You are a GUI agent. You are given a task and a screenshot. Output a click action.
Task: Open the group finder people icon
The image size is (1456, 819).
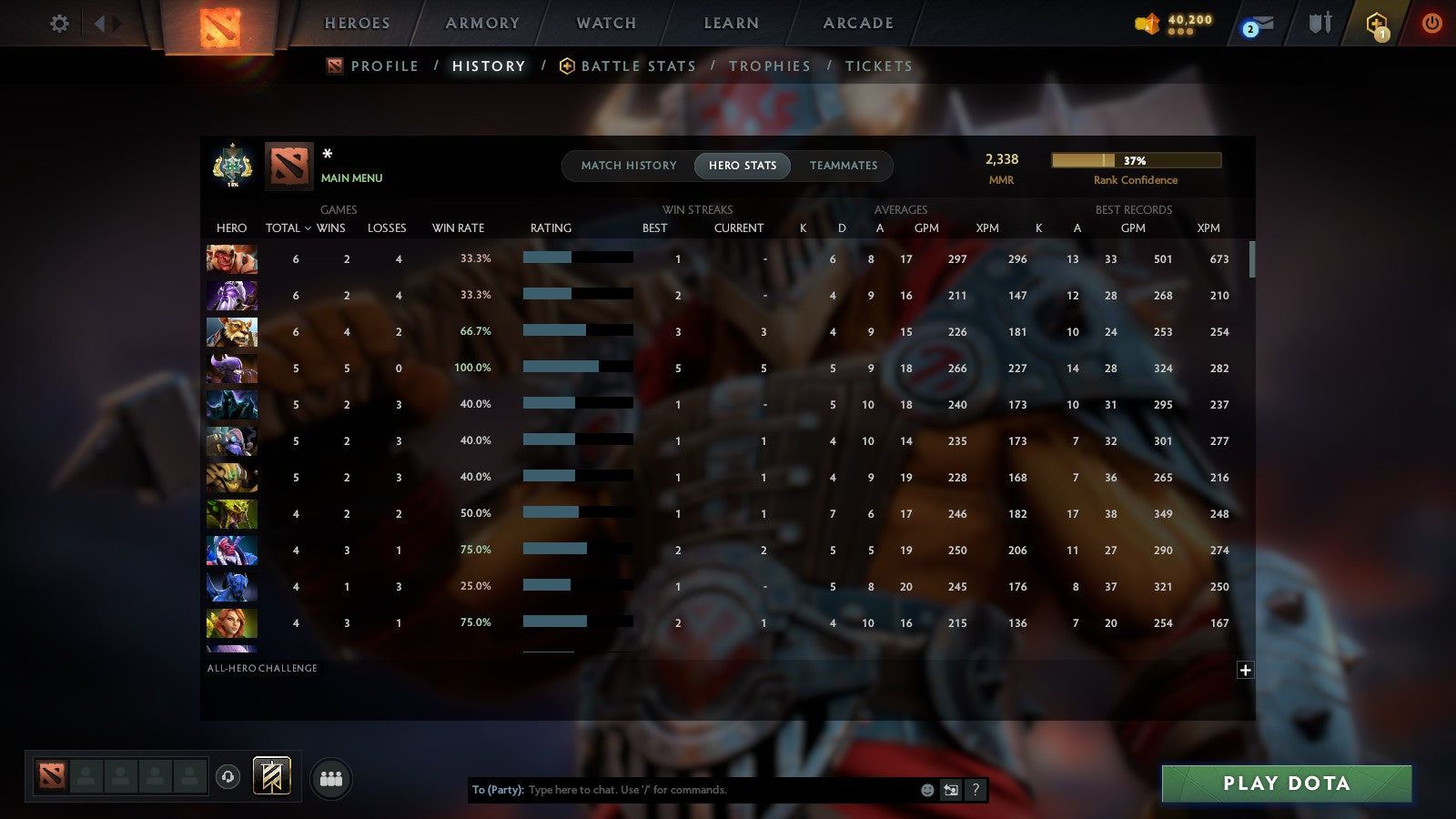[330, 776]
